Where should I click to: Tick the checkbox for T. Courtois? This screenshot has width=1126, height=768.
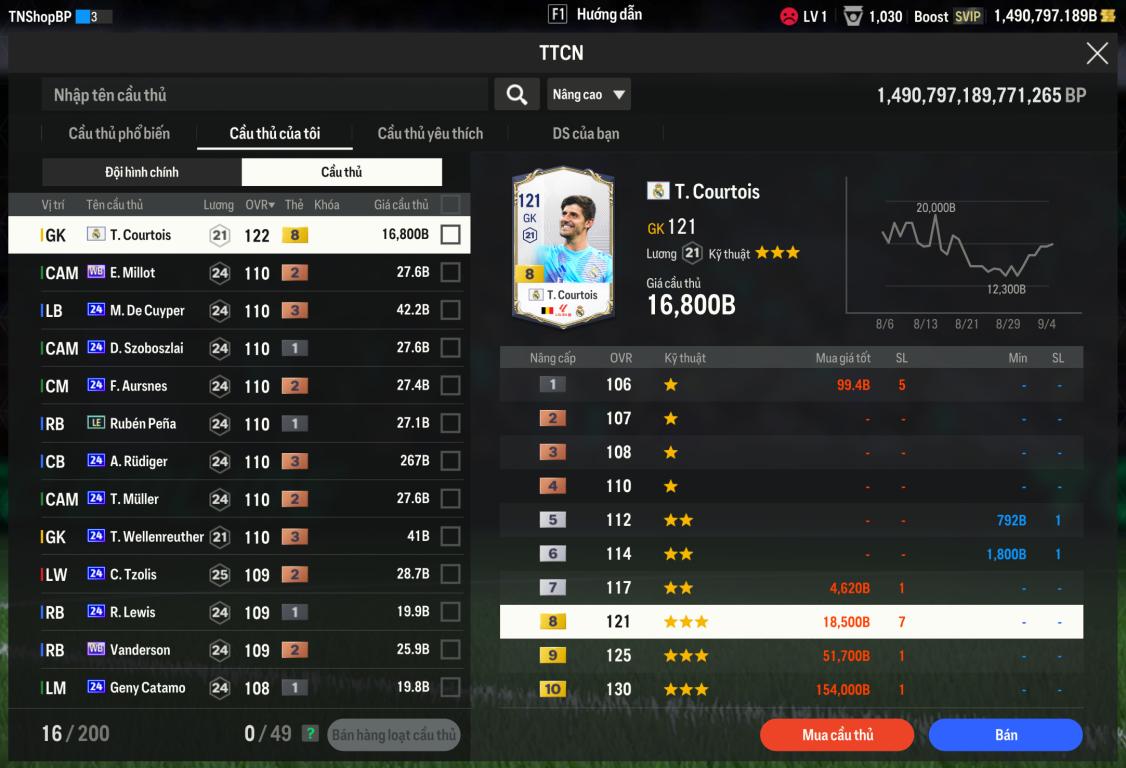[x=451, y=235]
